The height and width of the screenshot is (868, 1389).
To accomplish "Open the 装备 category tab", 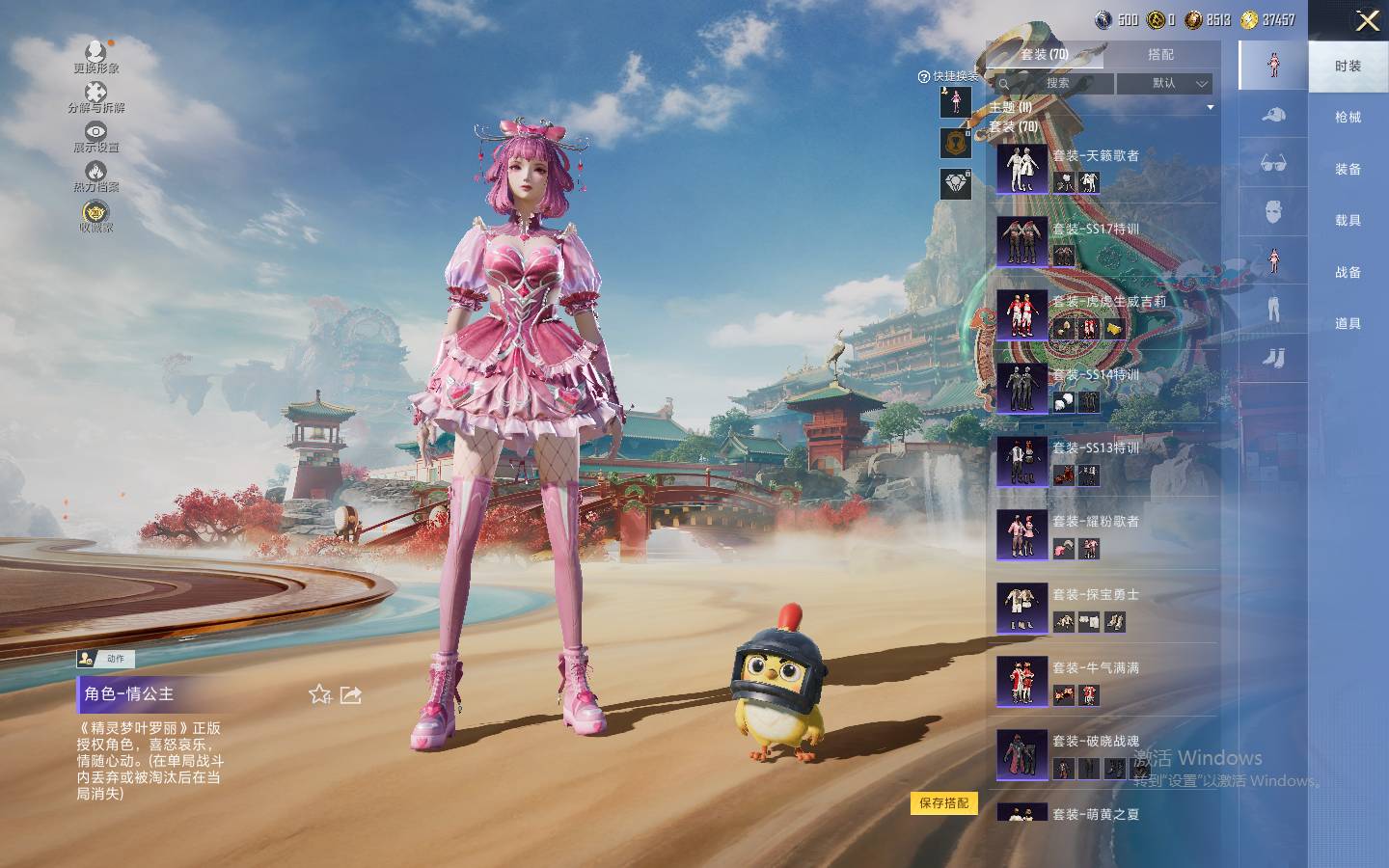I will (1348, 170).
